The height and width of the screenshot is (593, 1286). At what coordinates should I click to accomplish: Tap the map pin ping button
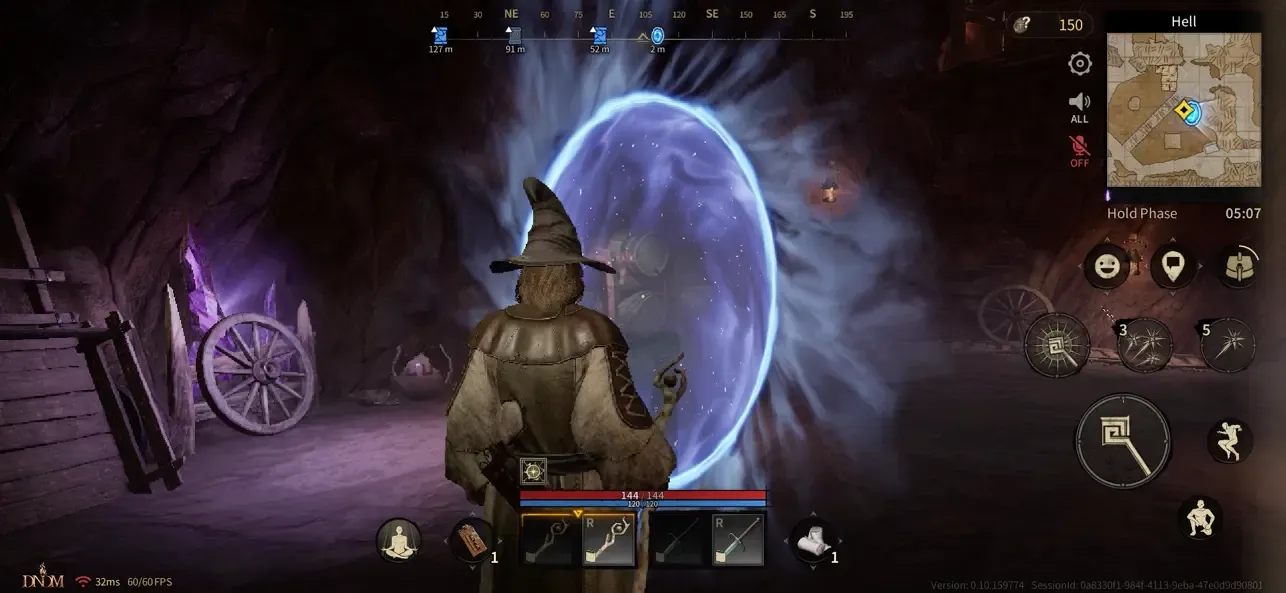1172,266
